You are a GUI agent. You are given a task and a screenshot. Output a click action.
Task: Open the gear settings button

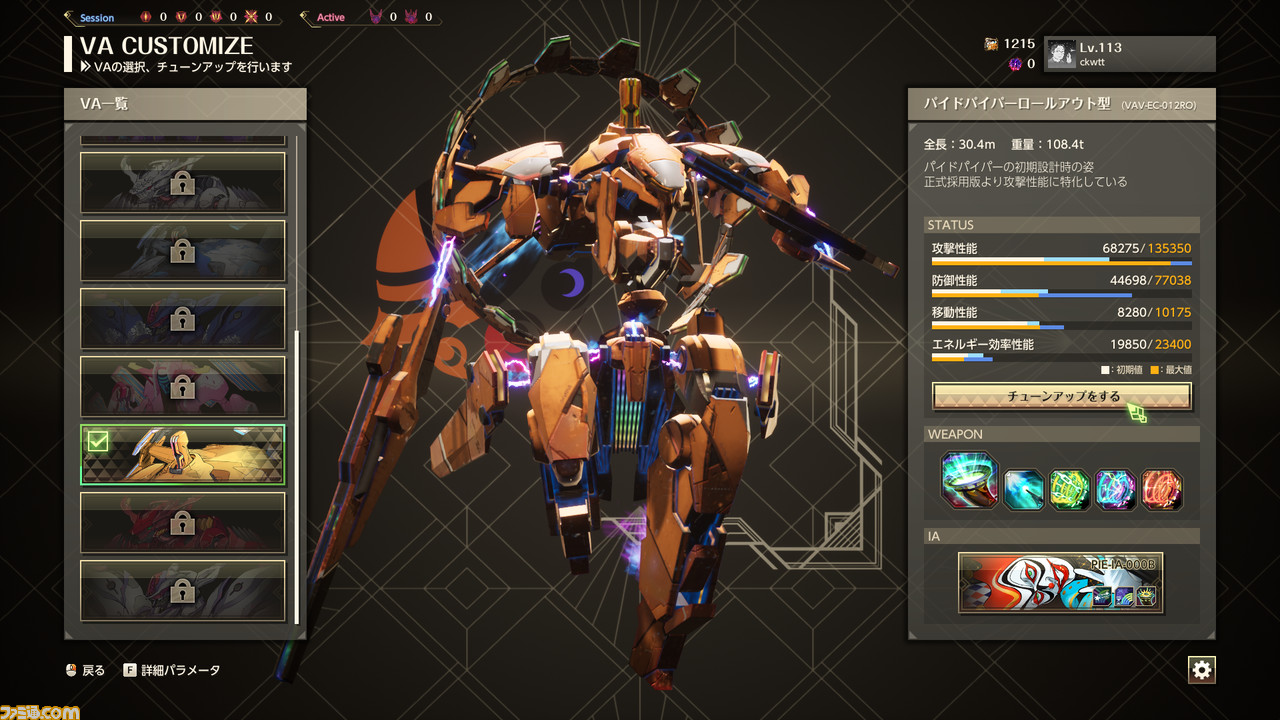click(1201, 670)
